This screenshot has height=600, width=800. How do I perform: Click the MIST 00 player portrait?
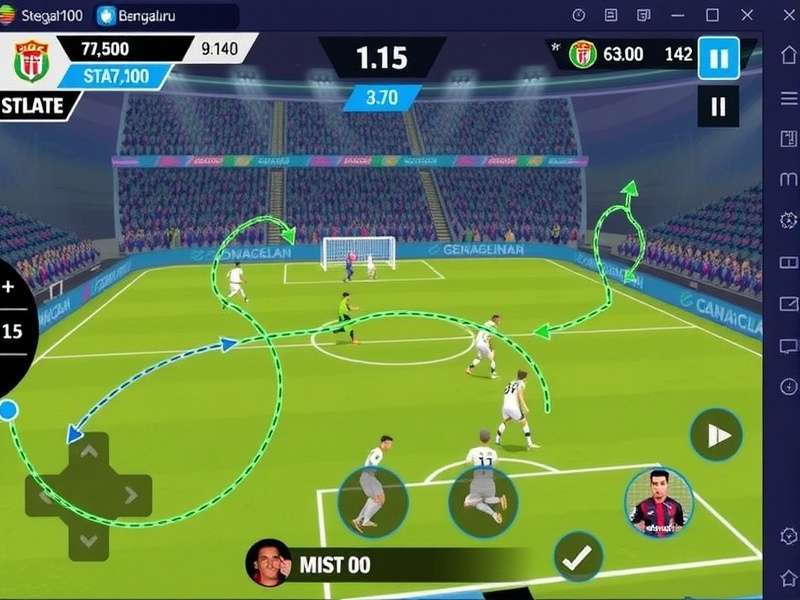tap(269, 563)
